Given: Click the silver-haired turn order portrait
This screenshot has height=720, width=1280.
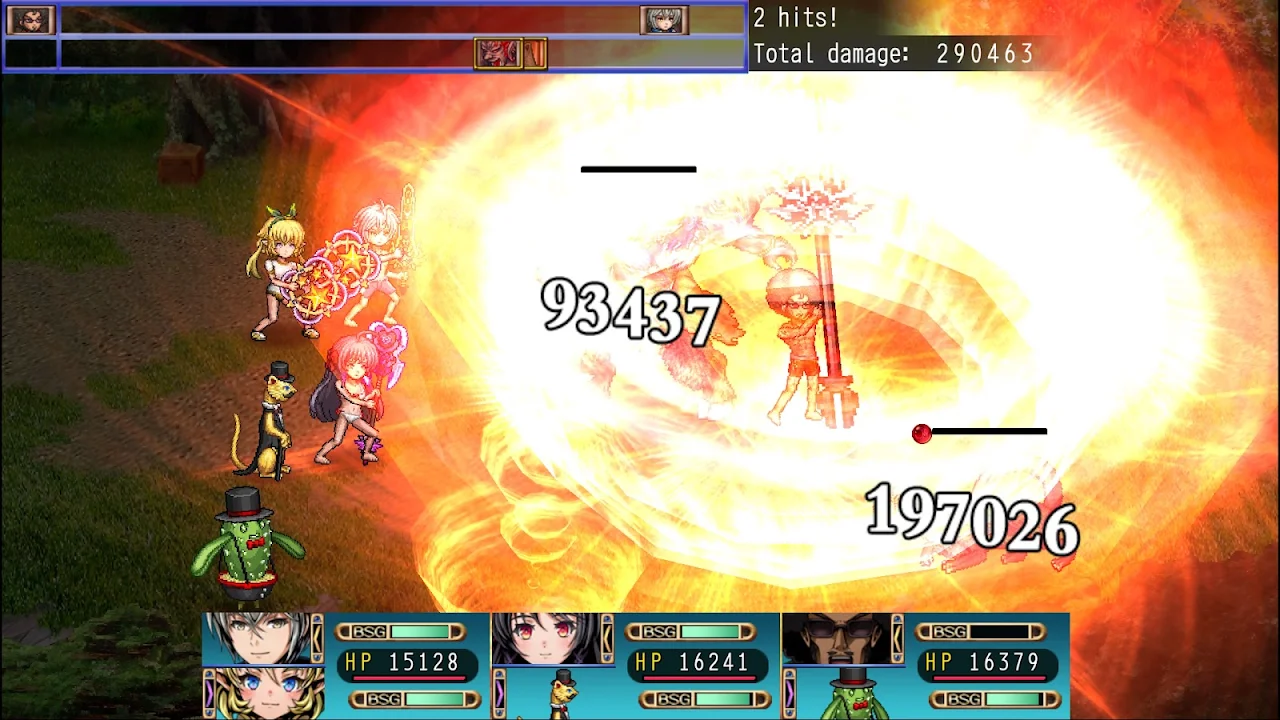Looking at the screenshot, I should click(663, 20).
